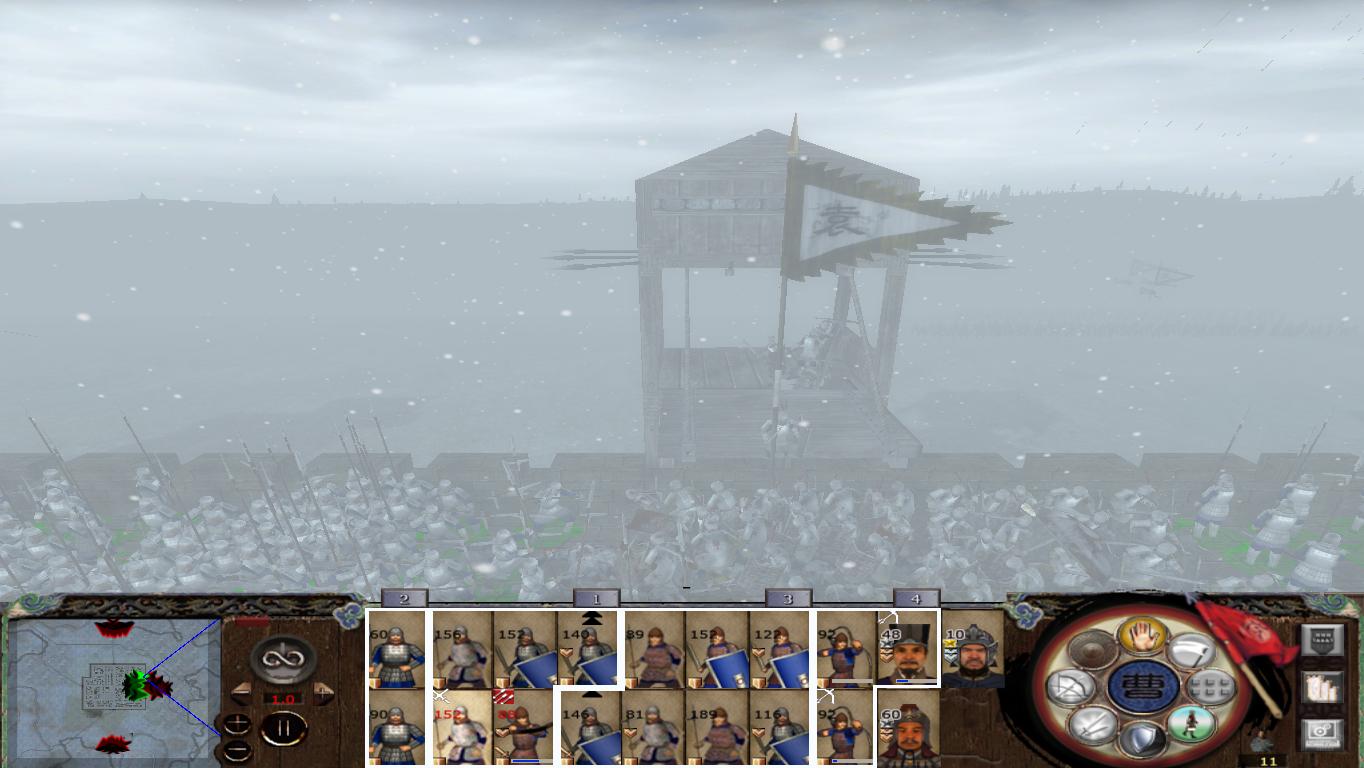Screen dimensions: 1364x768
Task: Click the chevron arrow above the 140-man unit card
Action: pos(590,618)
